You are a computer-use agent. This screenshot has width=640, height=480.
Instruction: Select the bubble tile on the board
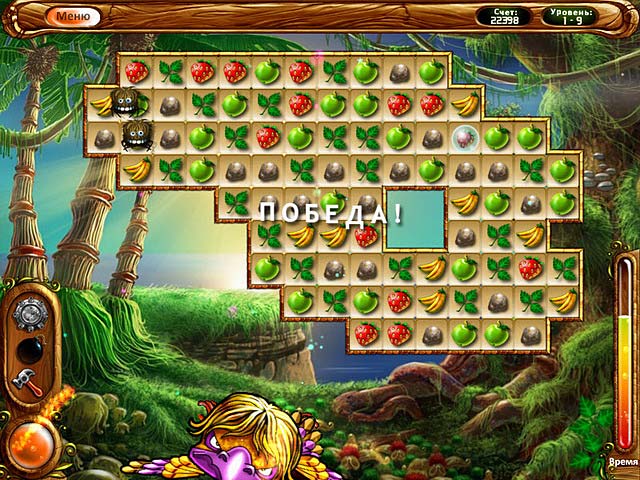[463, 137]
